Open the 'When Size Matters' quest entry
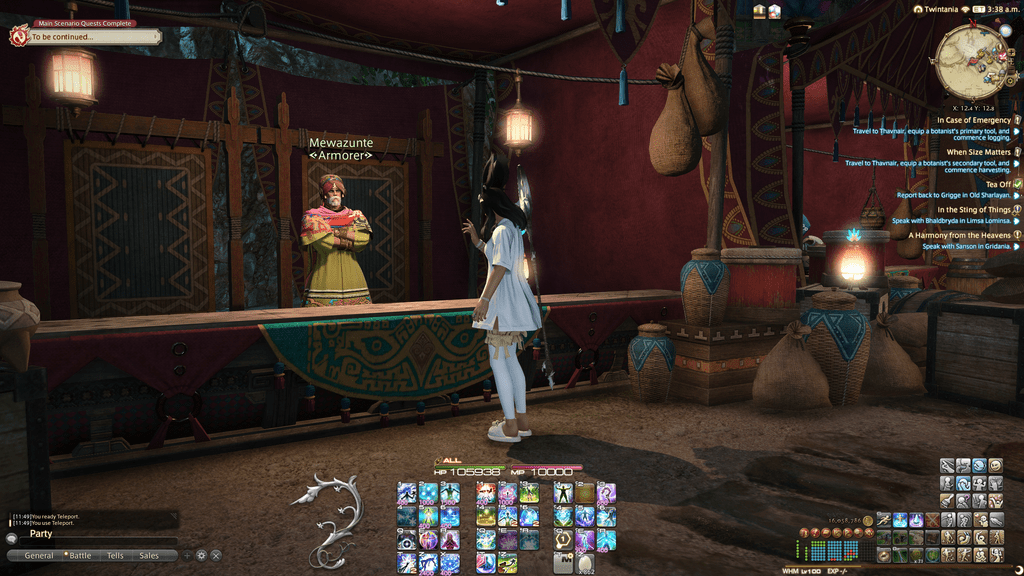The height and width of the screenshot is (576, 1024). click(x=978, y=152)
